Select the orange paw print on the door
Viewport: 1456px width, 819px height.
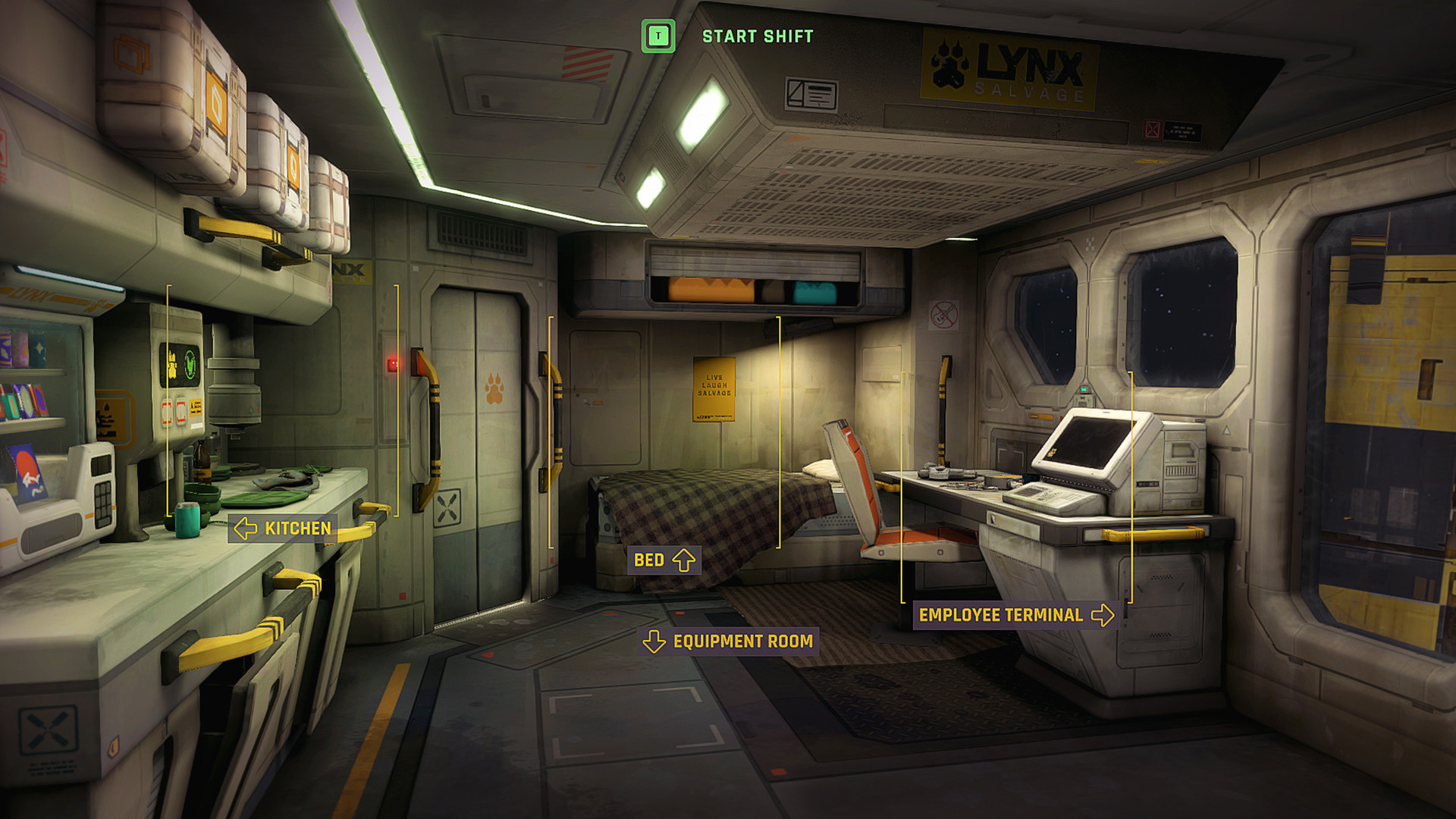coord(497,387)
